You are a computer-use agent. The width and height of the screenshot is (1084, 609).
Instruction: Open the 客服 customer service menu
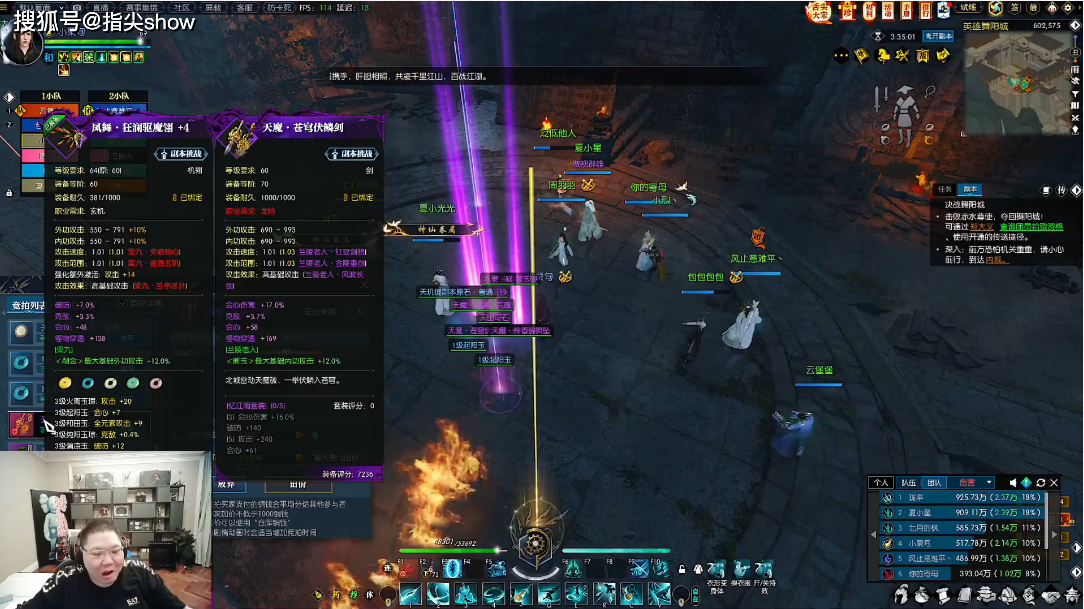point(244,8)
